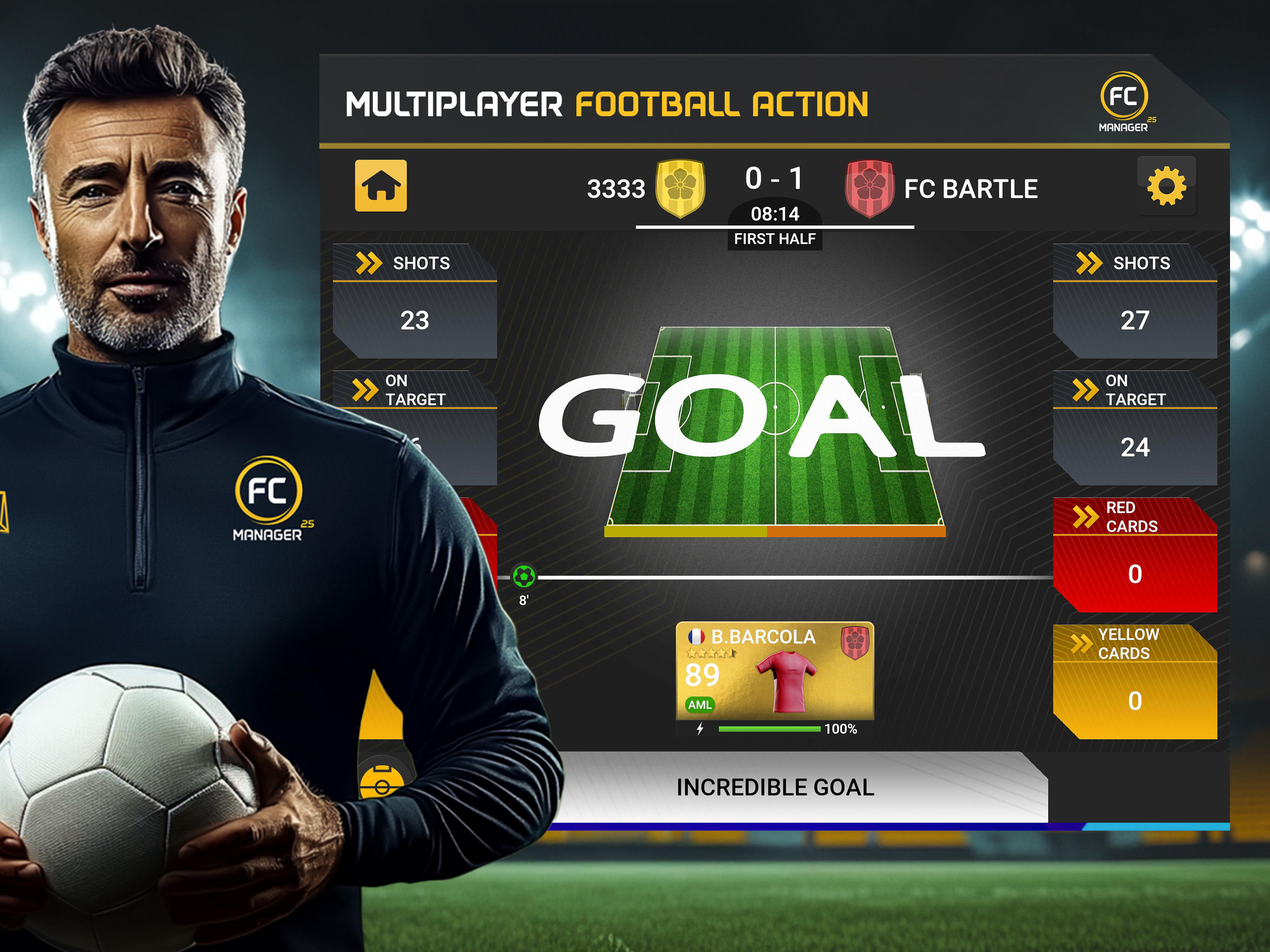Screen dimensions: 1270x952
Task: Switch to the FIRST HALF tab
Action: click(775, 237)
